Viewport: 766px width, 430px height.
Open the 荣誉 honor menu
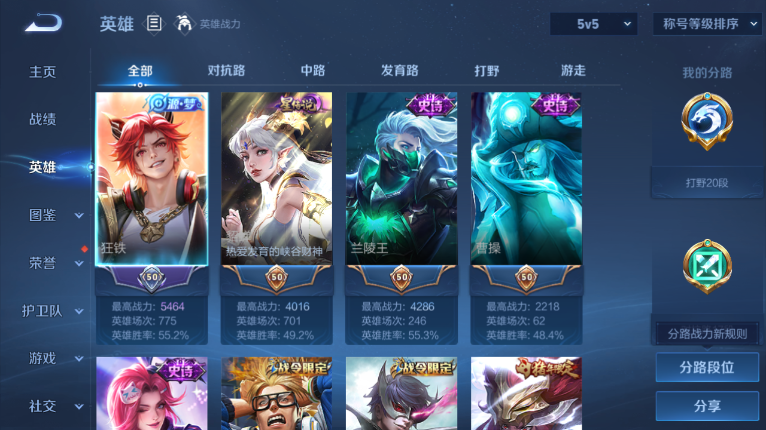click(x=43, y=263)
